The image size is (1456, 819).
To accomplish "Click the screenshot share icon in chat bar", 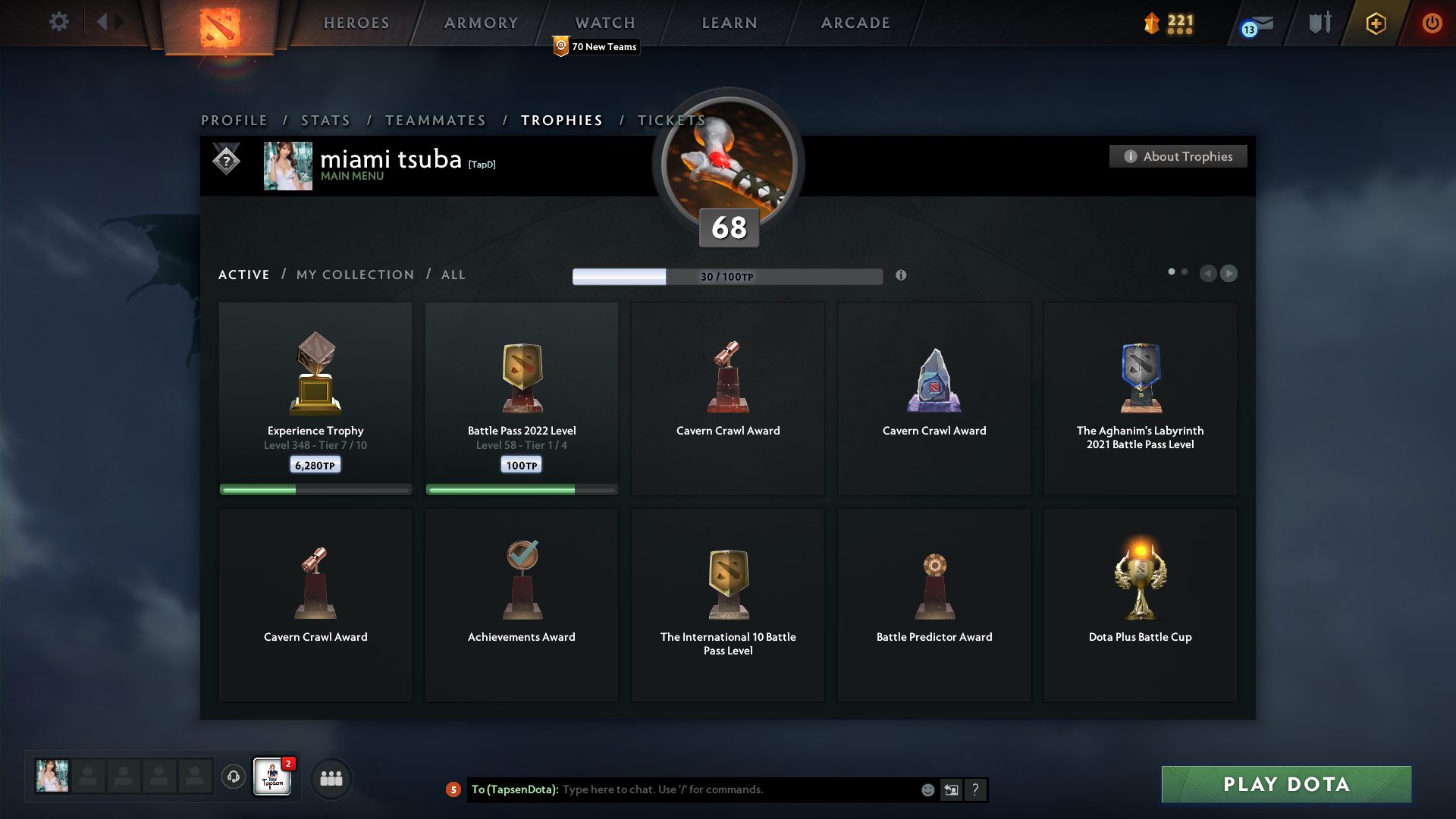I will click(952, 789).
